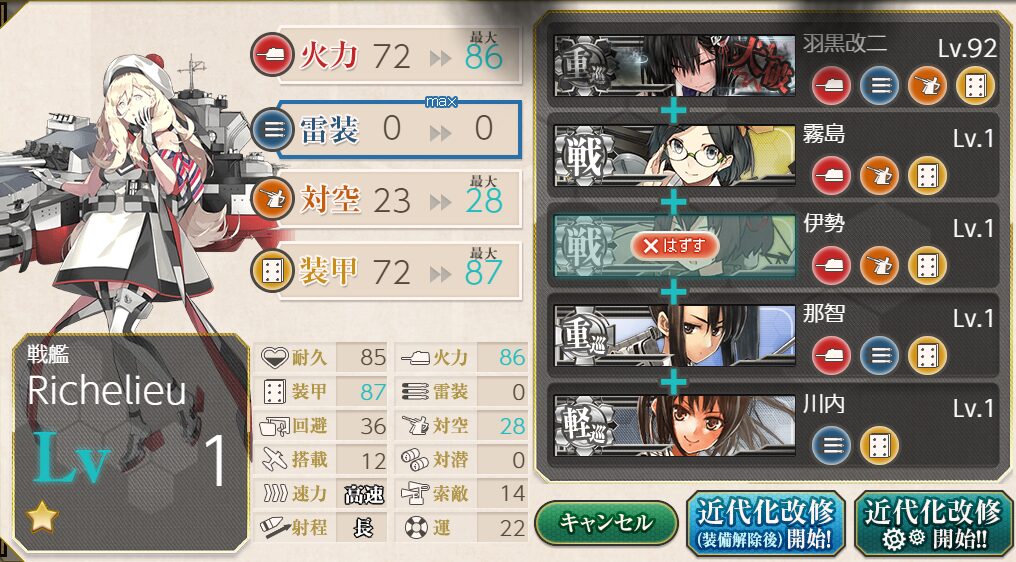Start 近代化改修 with the gear icon button

[932, 523]
